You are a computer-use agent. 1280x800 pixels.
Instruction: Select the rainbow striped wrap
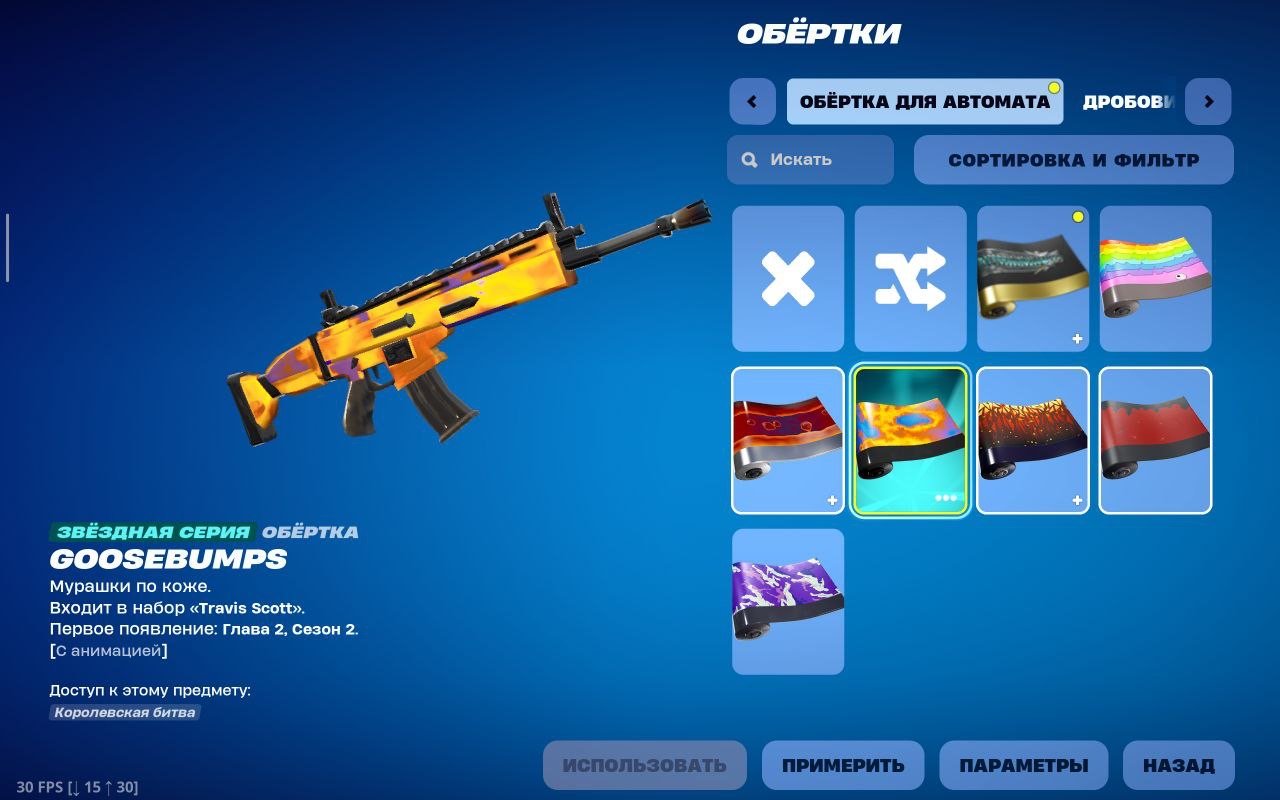click(x=1155, y=278)
